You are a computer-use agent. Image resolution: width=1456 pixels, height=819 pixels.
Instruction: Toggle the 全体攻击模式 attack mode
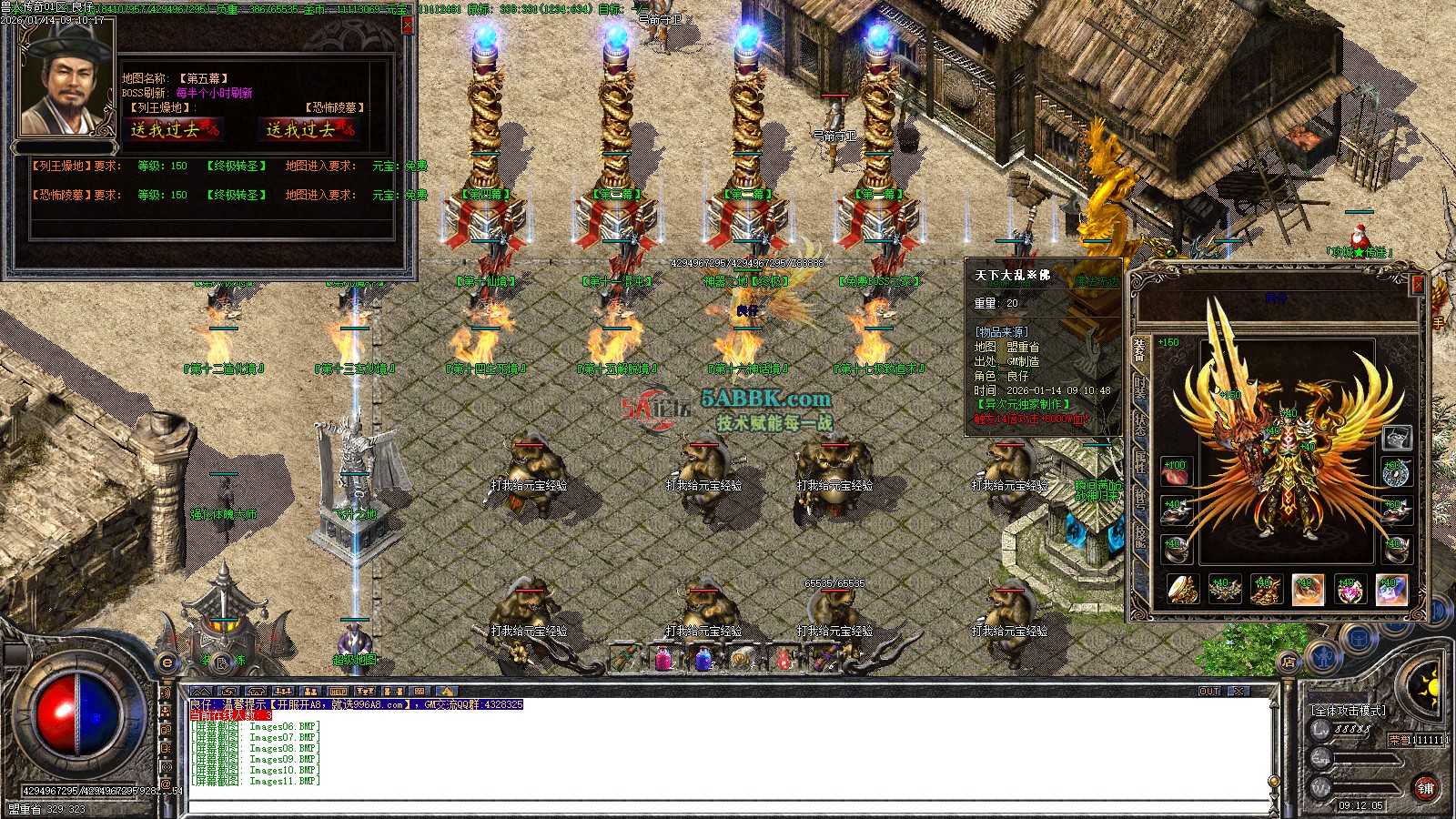[x=1348, y=710]
